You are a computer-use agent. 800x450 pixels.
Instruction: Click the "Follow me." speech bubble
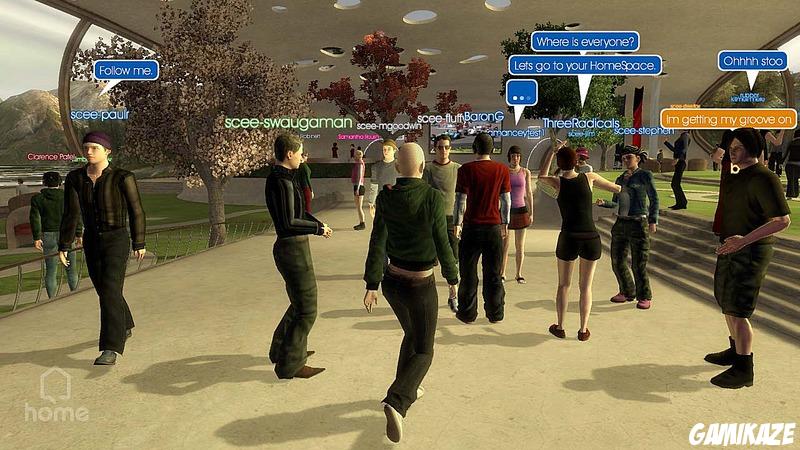coord(127,70)
